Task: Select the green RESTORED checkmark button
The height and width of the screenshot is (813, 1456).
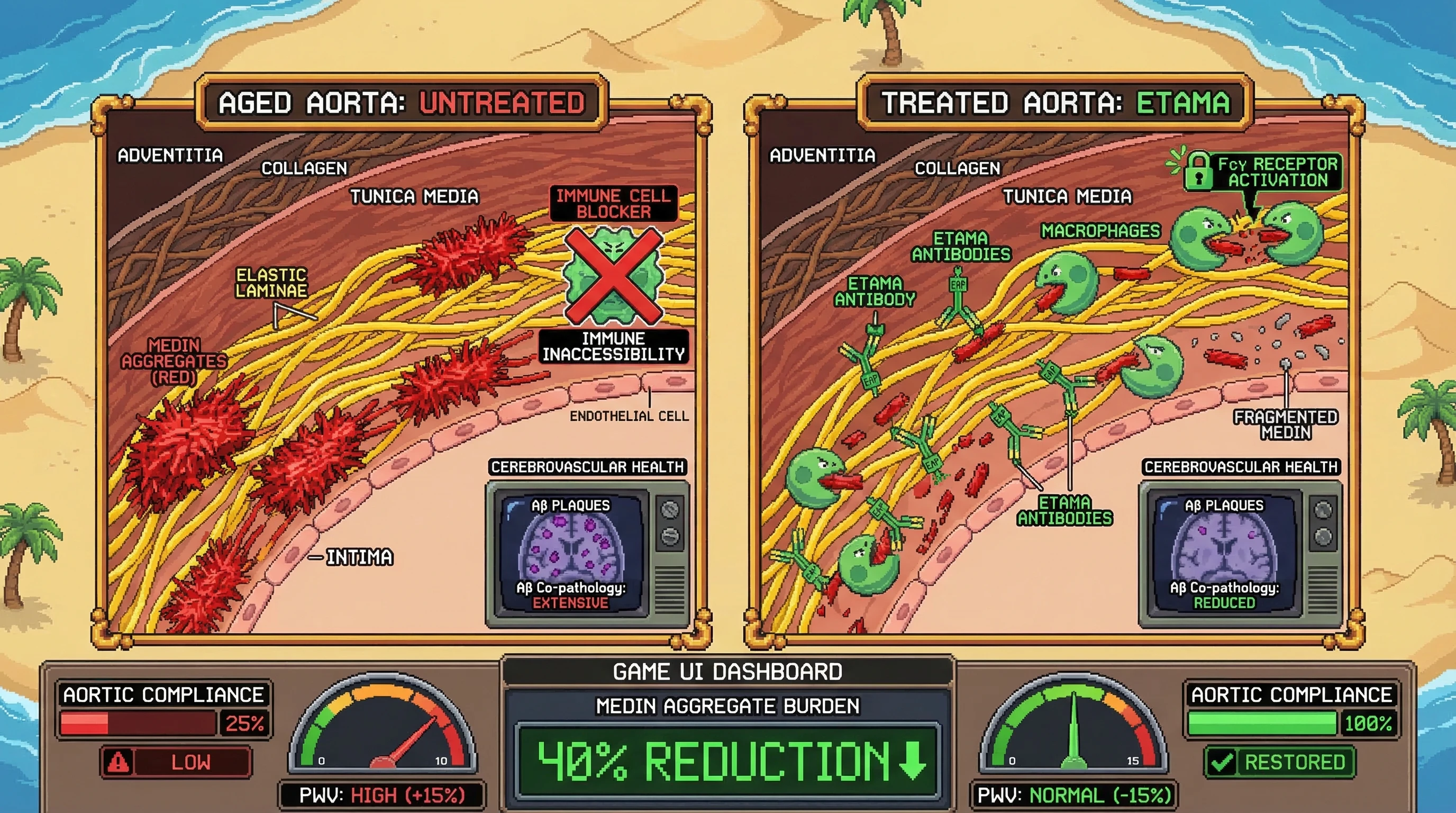Action: point(1279,762)
